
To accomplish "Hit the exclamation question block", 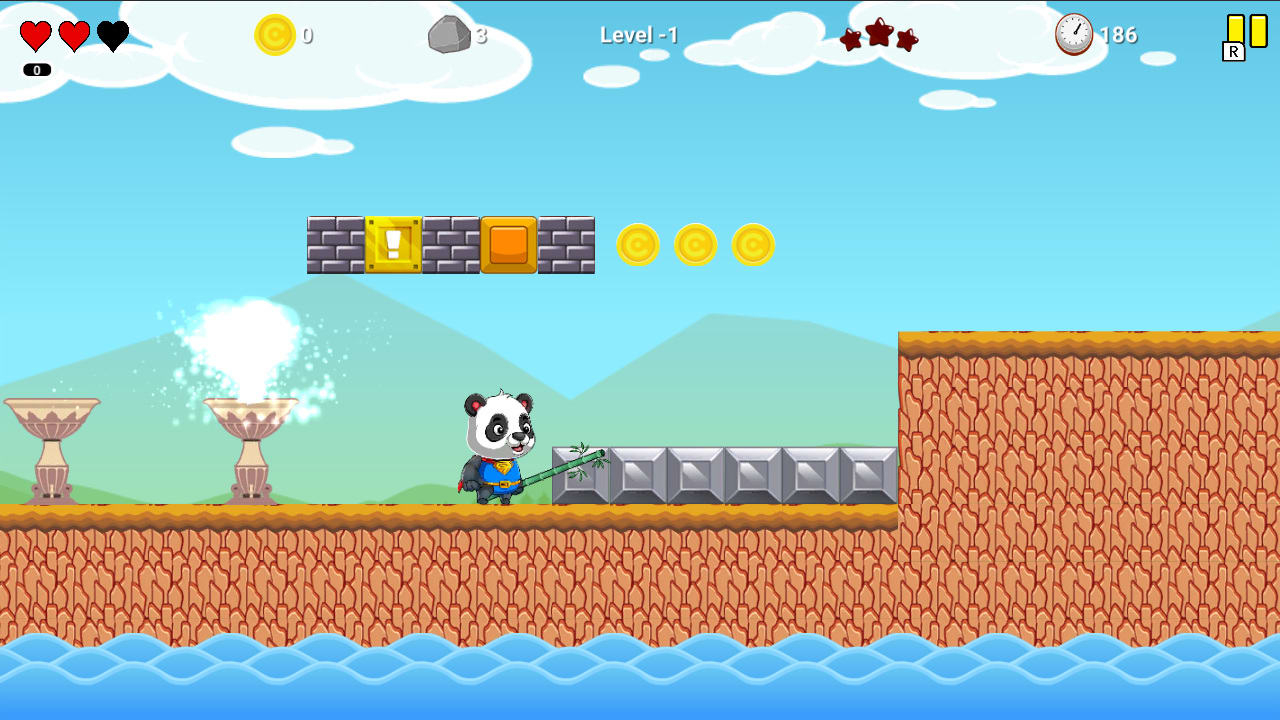I will point(395,244).
